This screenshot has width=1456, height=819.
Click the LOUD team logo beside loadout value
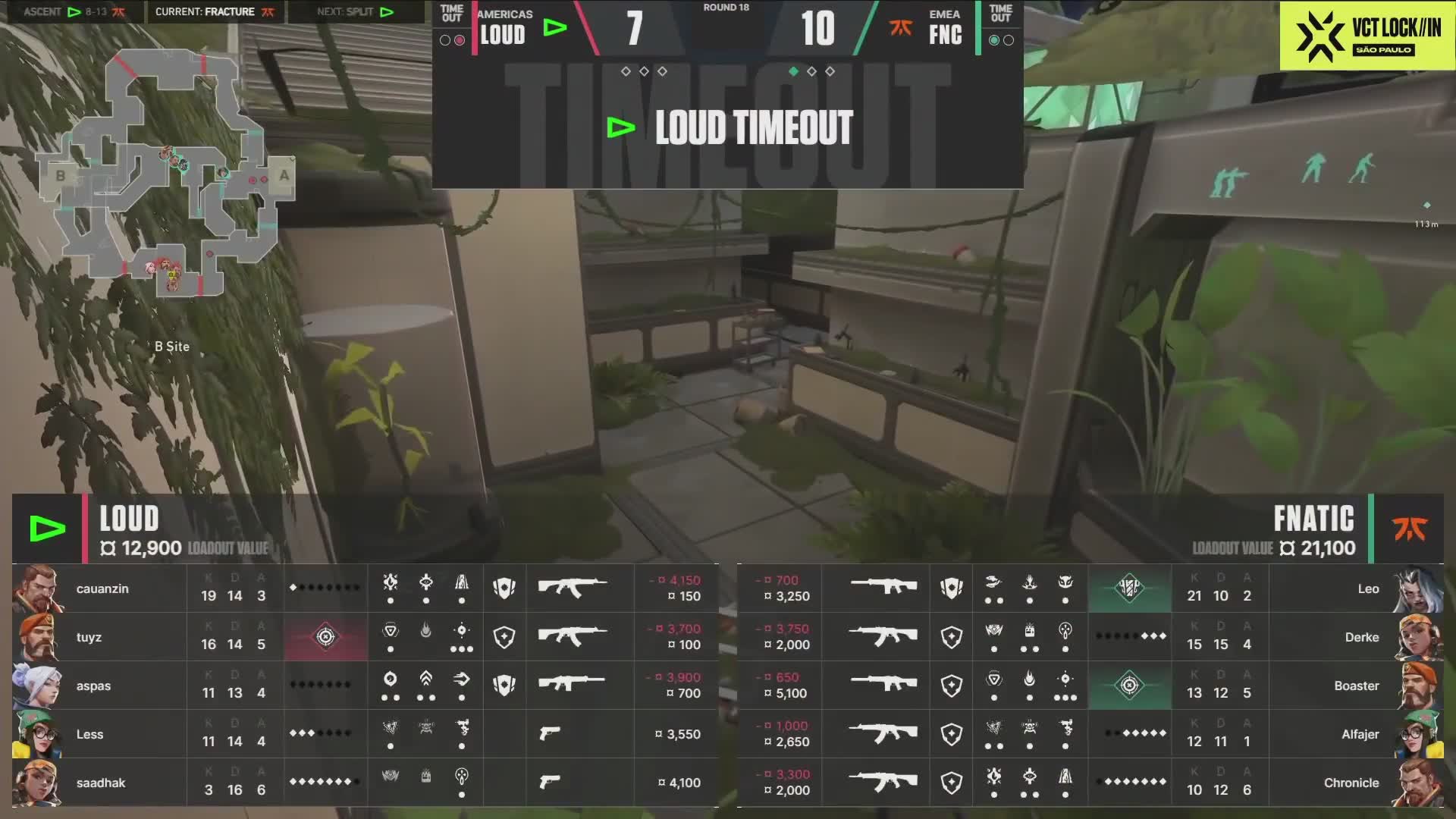[47, 529]
